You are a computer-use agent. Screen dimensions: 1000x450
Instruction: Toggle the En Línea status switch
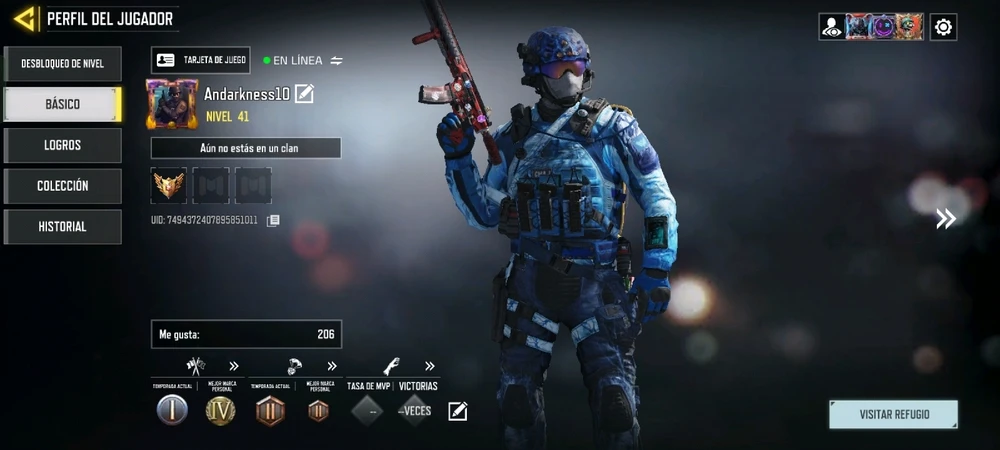337,61
